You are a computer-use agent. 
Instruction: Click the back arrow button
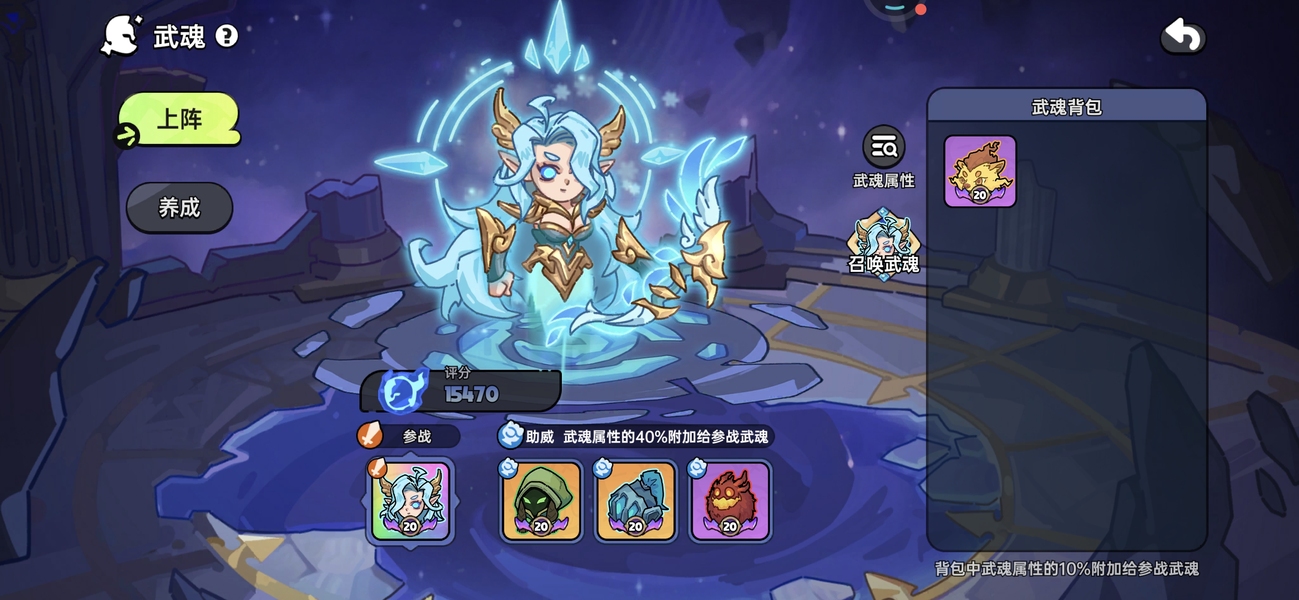pyautogui.click(x=1182, y=37)
